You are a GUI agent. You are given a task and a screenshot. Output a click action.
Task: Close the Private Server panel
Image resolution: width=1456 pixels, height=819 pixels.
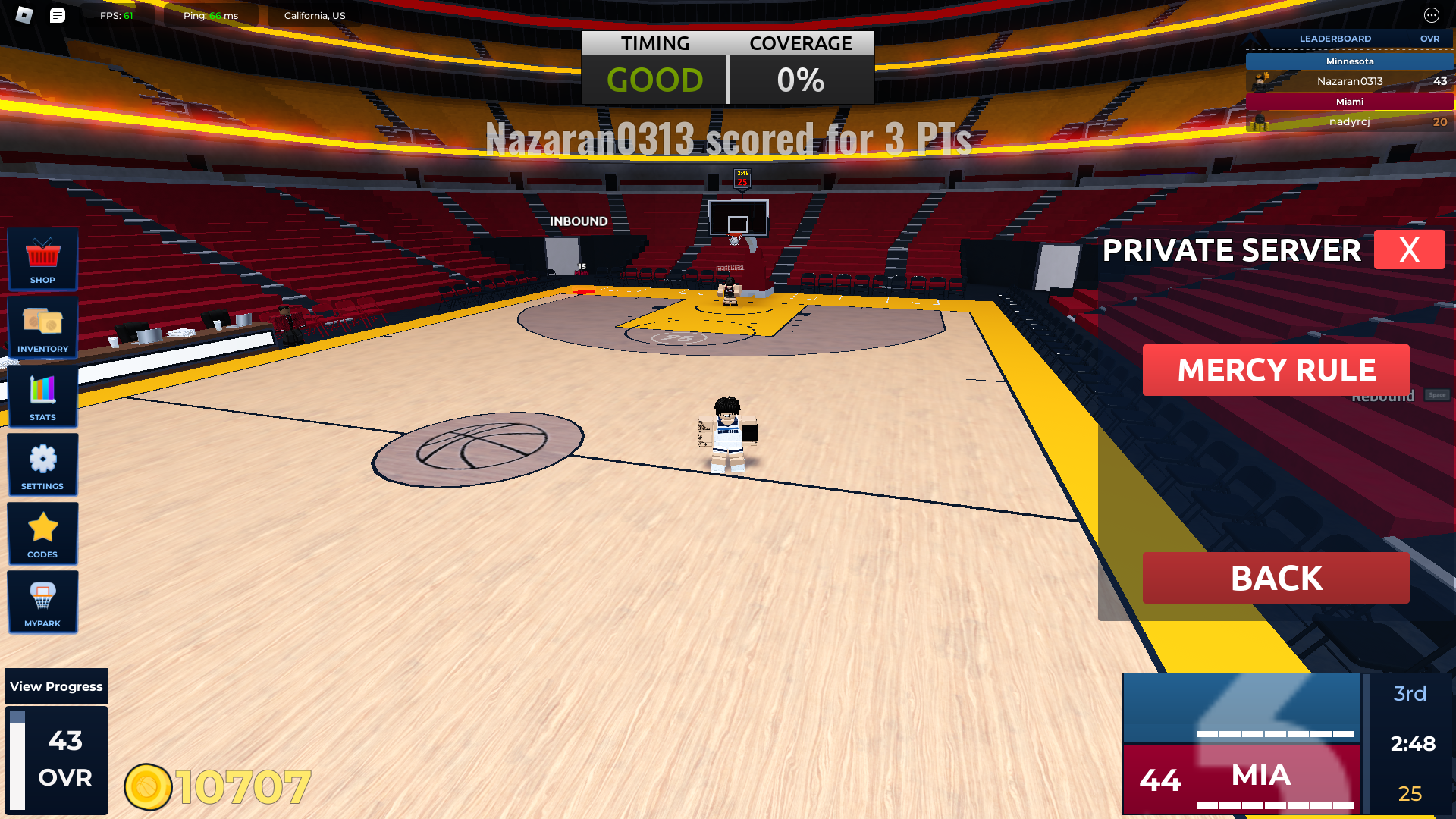coord(1409,249)
